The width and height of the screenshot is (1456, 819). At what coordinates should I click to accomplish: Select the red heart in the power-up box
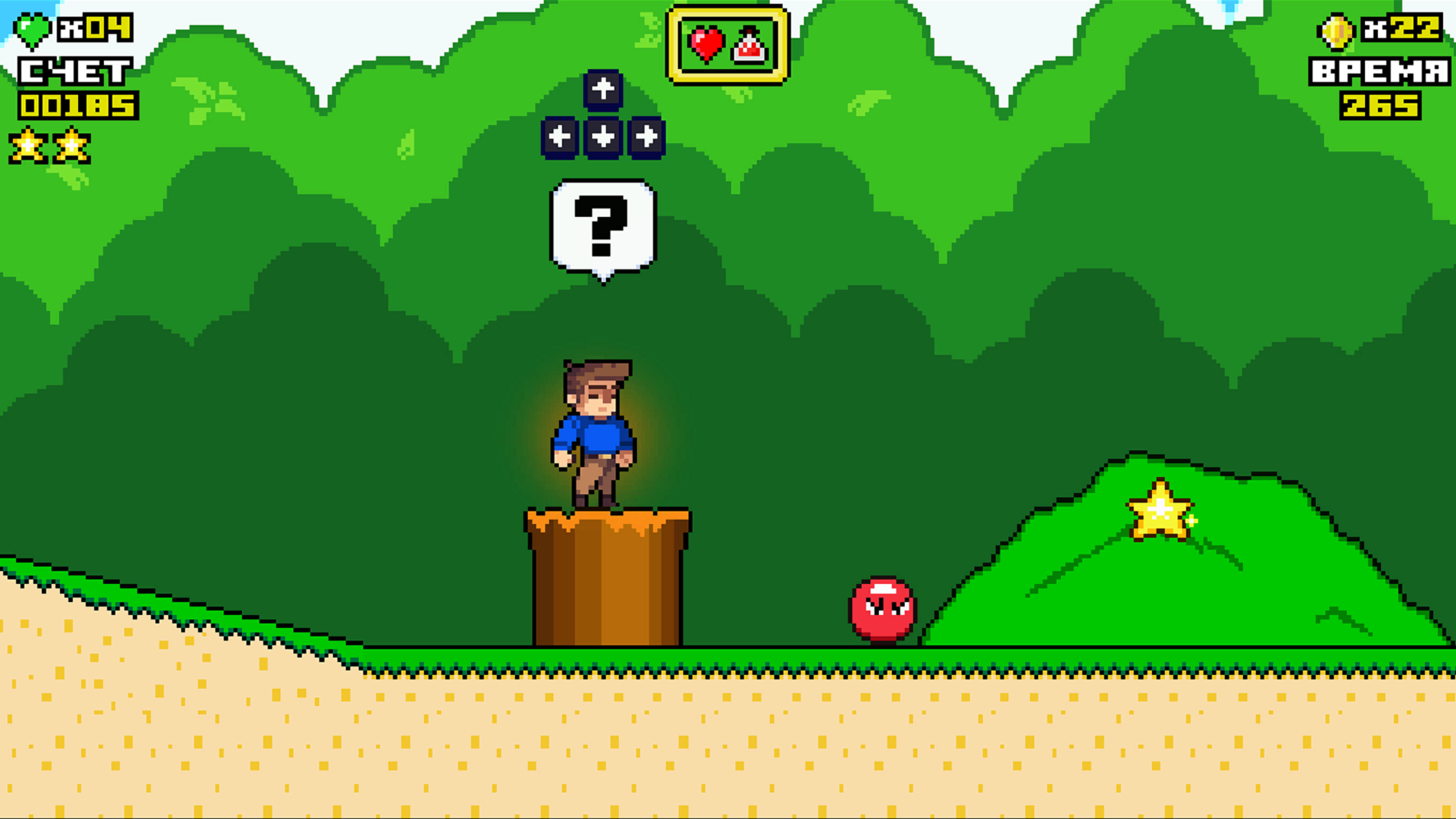[x=705, y=43]
